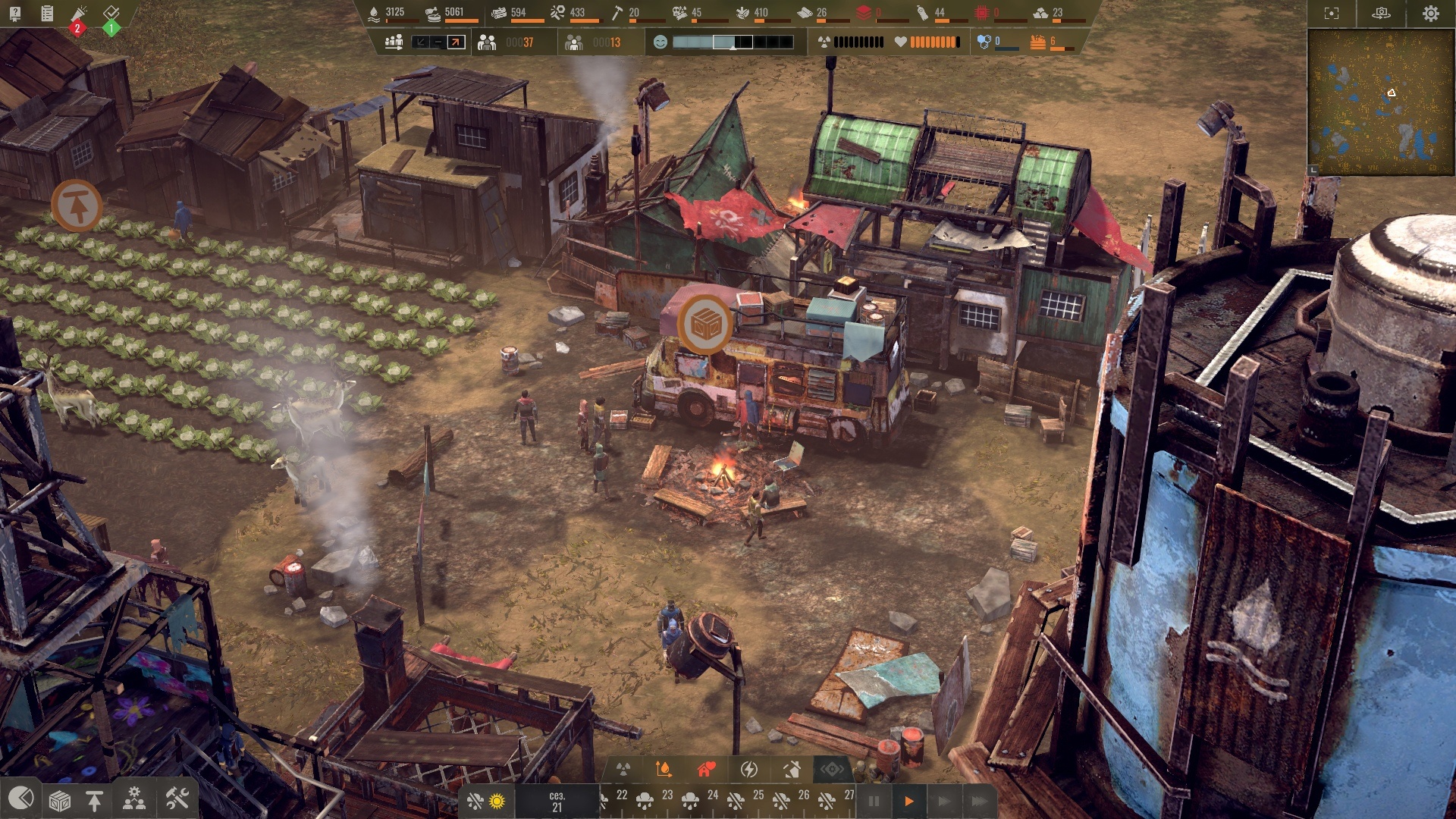This screenshot has height=819, width=1456.
Task: Set double fast-forward speed
Action: tap(944, 801)
